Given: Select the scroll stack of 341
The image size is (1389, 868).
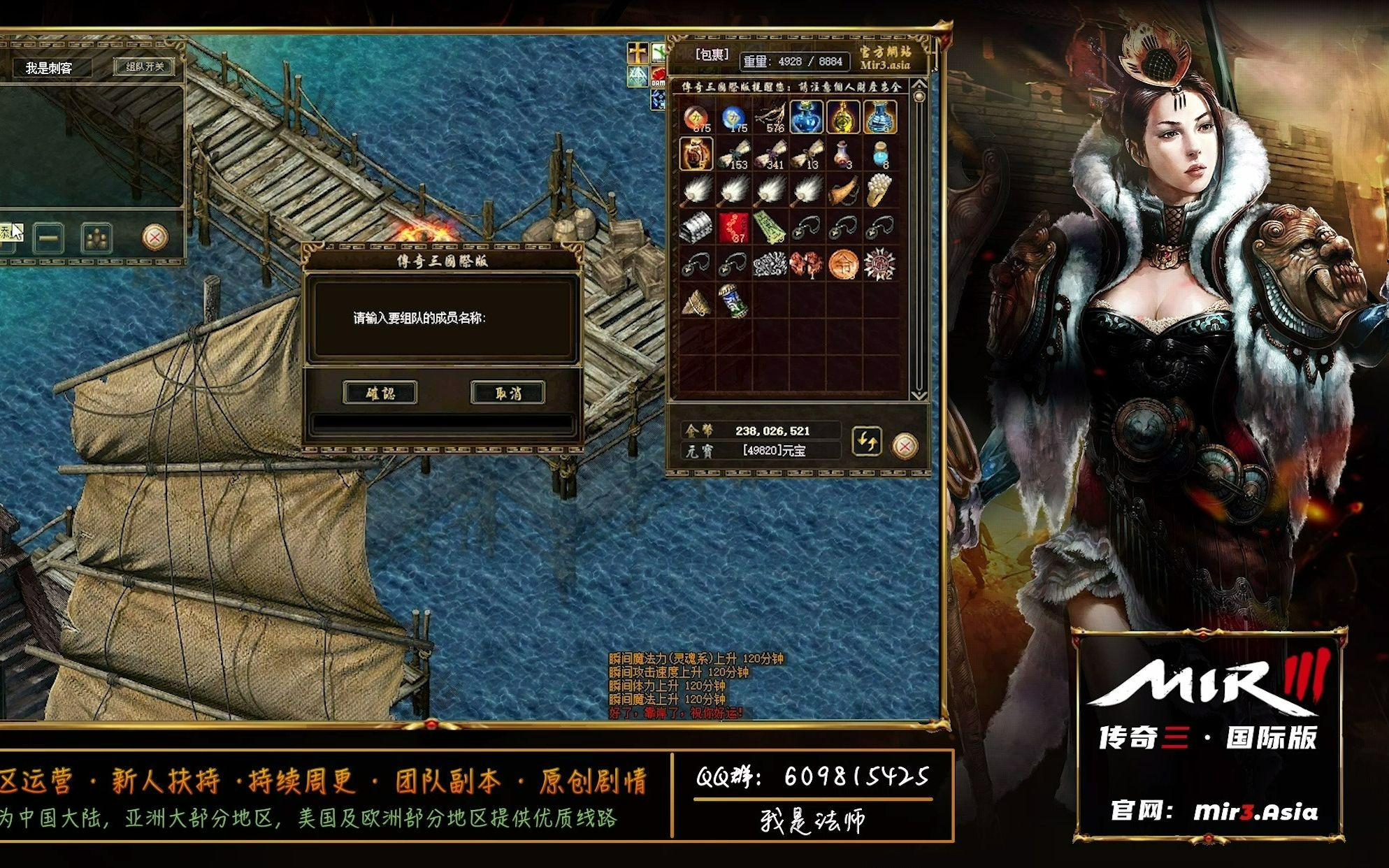Looking at the screenshot, I should (x=770, y=154).
